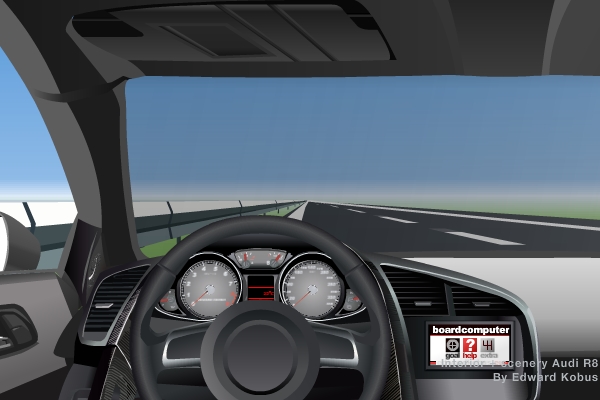Open the goal screen on the boardcomputer
600x400 pixels.
[452, 345]
